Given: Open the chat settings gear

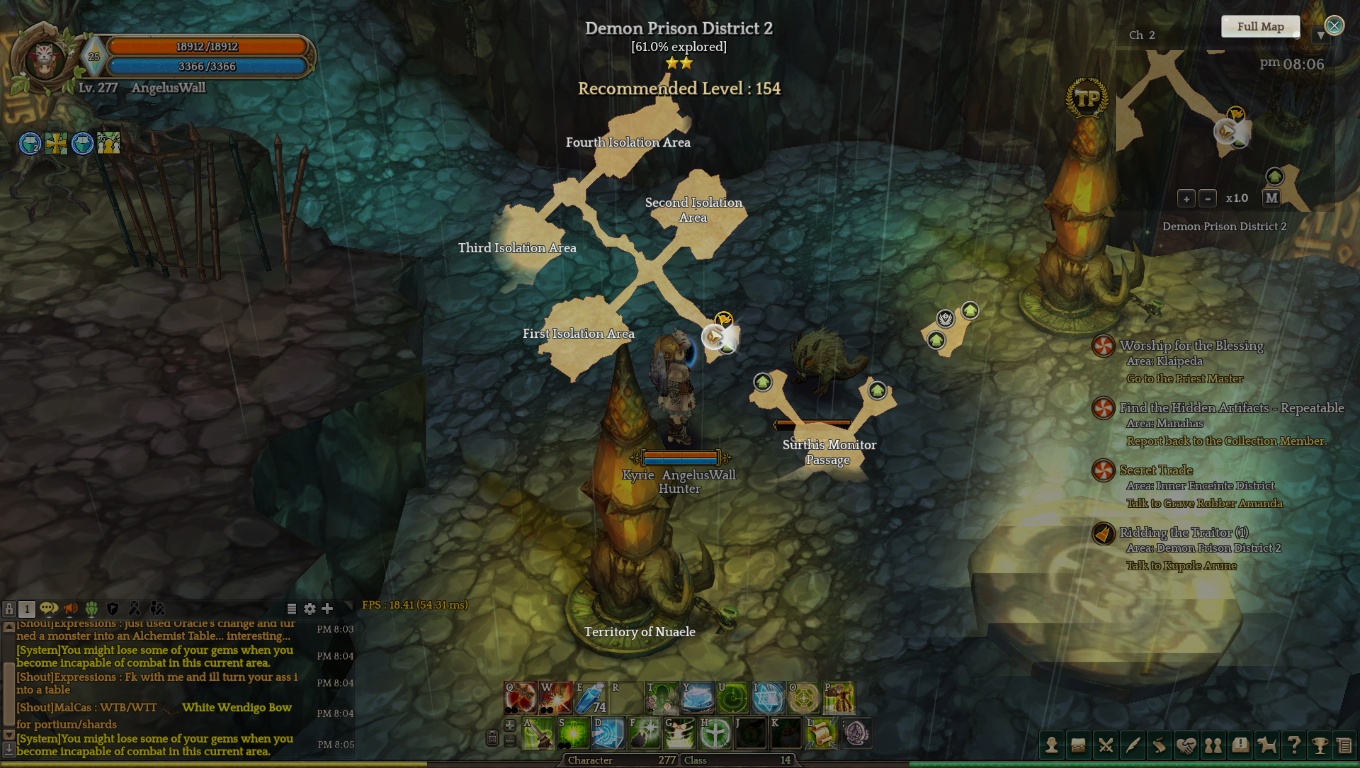Looking at the screenshot, I should 310,608.
